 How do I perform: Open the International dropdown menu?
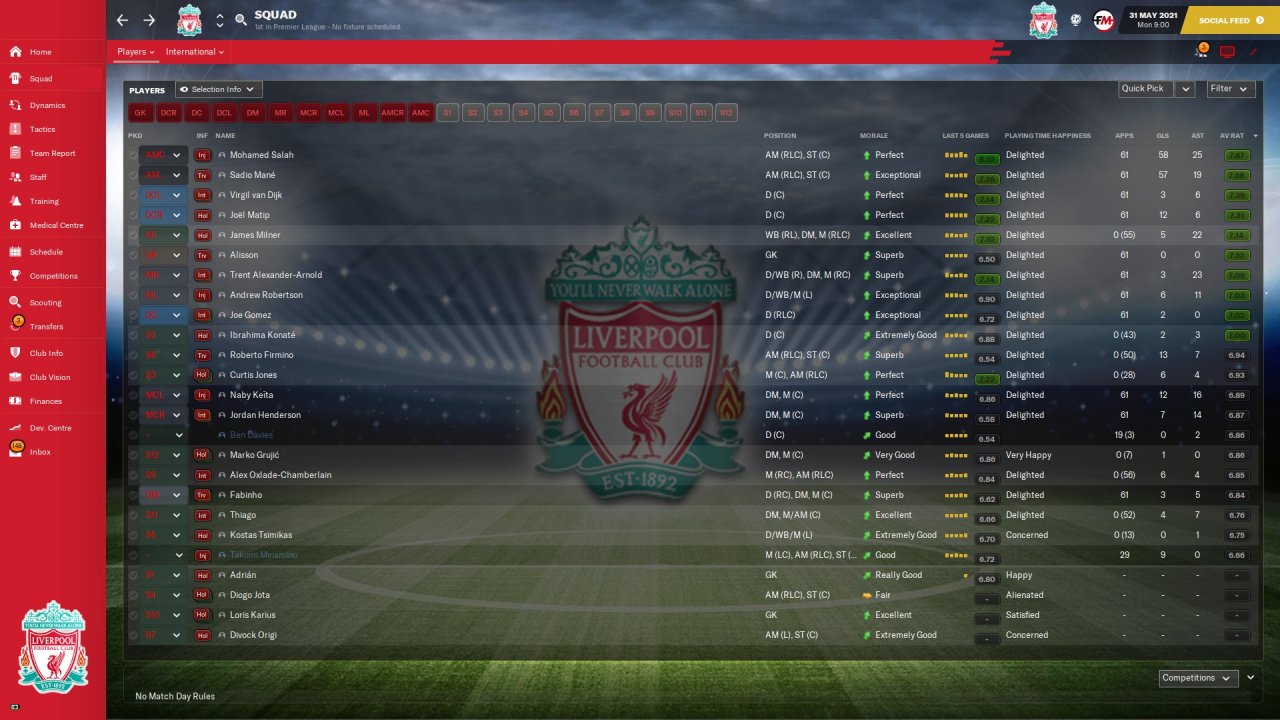coord(194,52)
